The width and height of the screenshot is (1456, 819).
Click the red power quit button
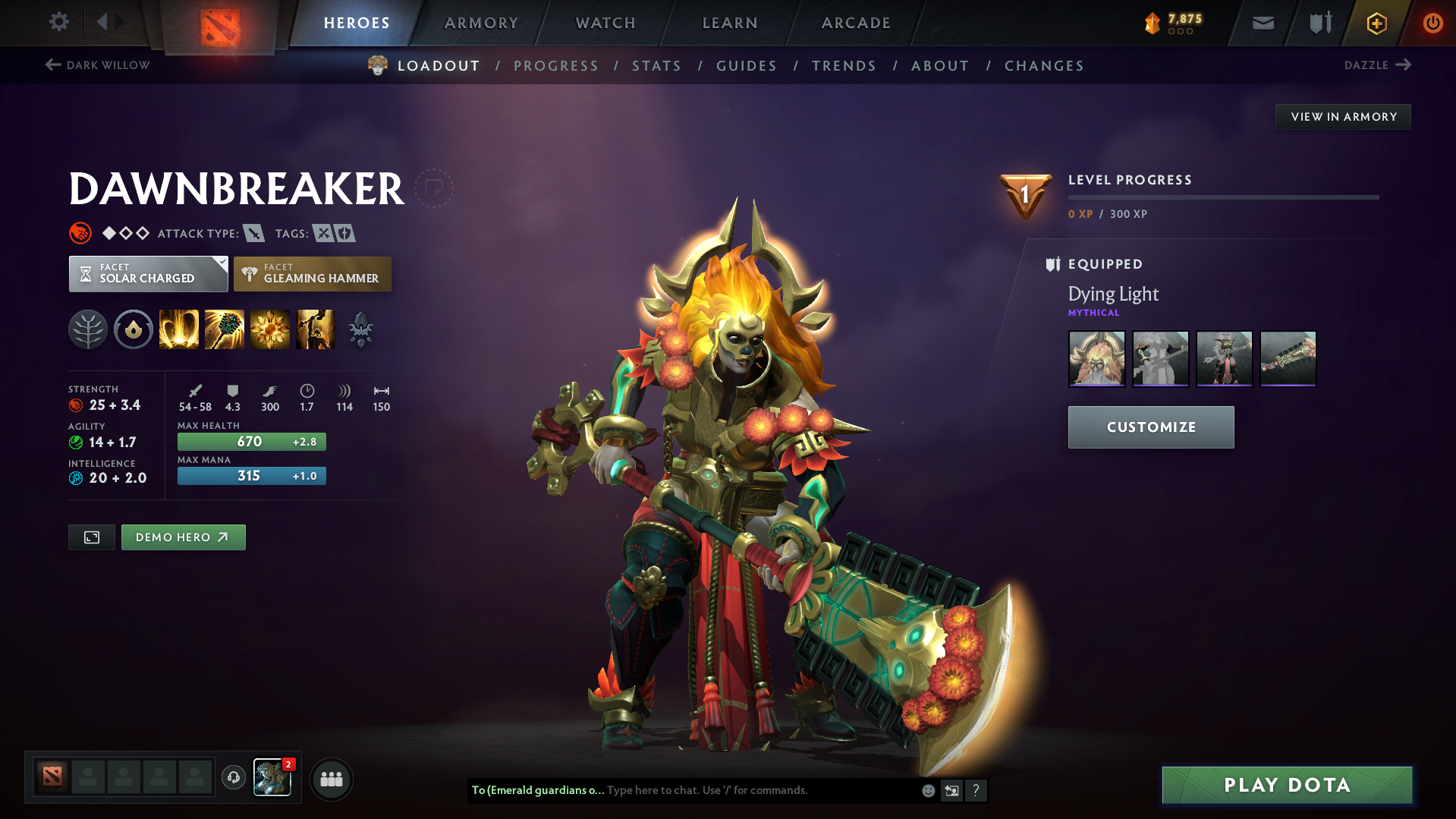1432,23
